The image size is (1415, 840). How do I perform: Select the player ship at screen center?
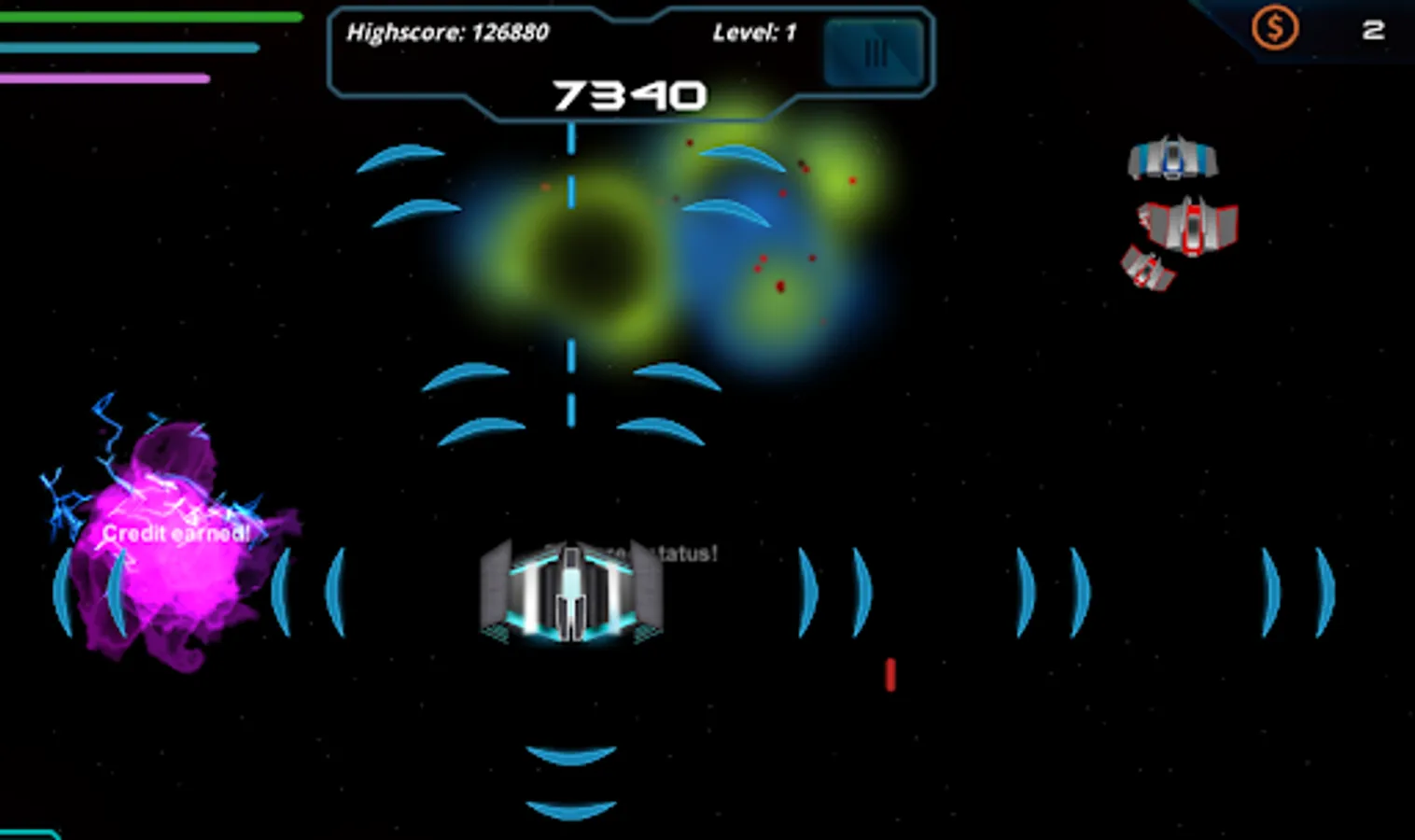coord(569,593)
